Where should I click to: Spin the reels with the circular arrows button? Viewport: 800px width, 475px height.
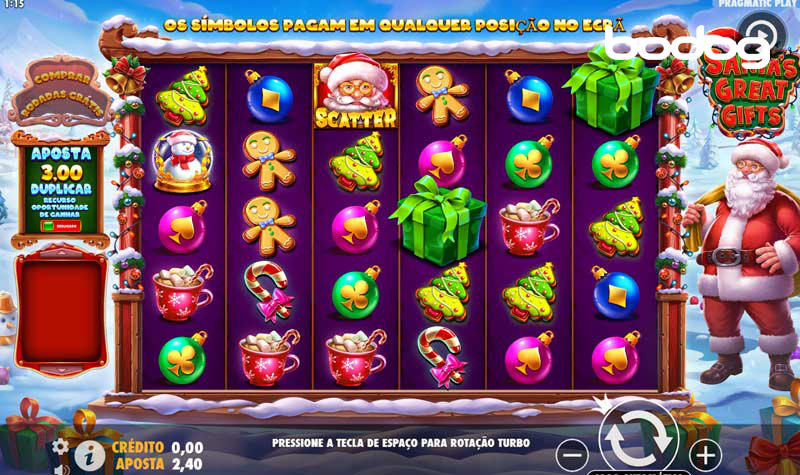(x=638, y=437)
